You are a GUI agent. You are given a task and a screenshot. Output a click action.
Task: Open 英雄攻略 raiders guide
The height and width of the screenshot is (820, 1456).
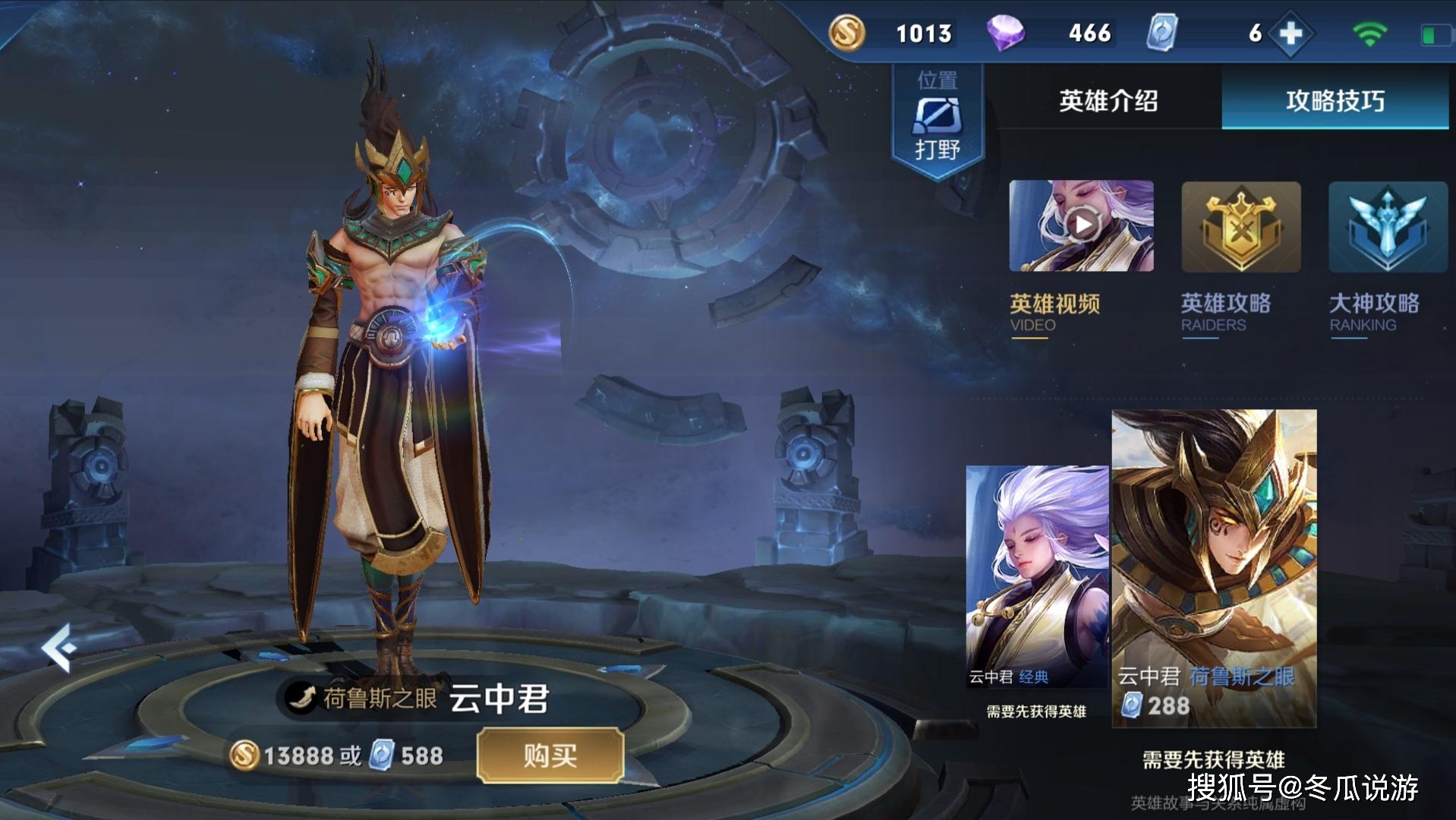pyautogui.click(x=1240, y=227)
